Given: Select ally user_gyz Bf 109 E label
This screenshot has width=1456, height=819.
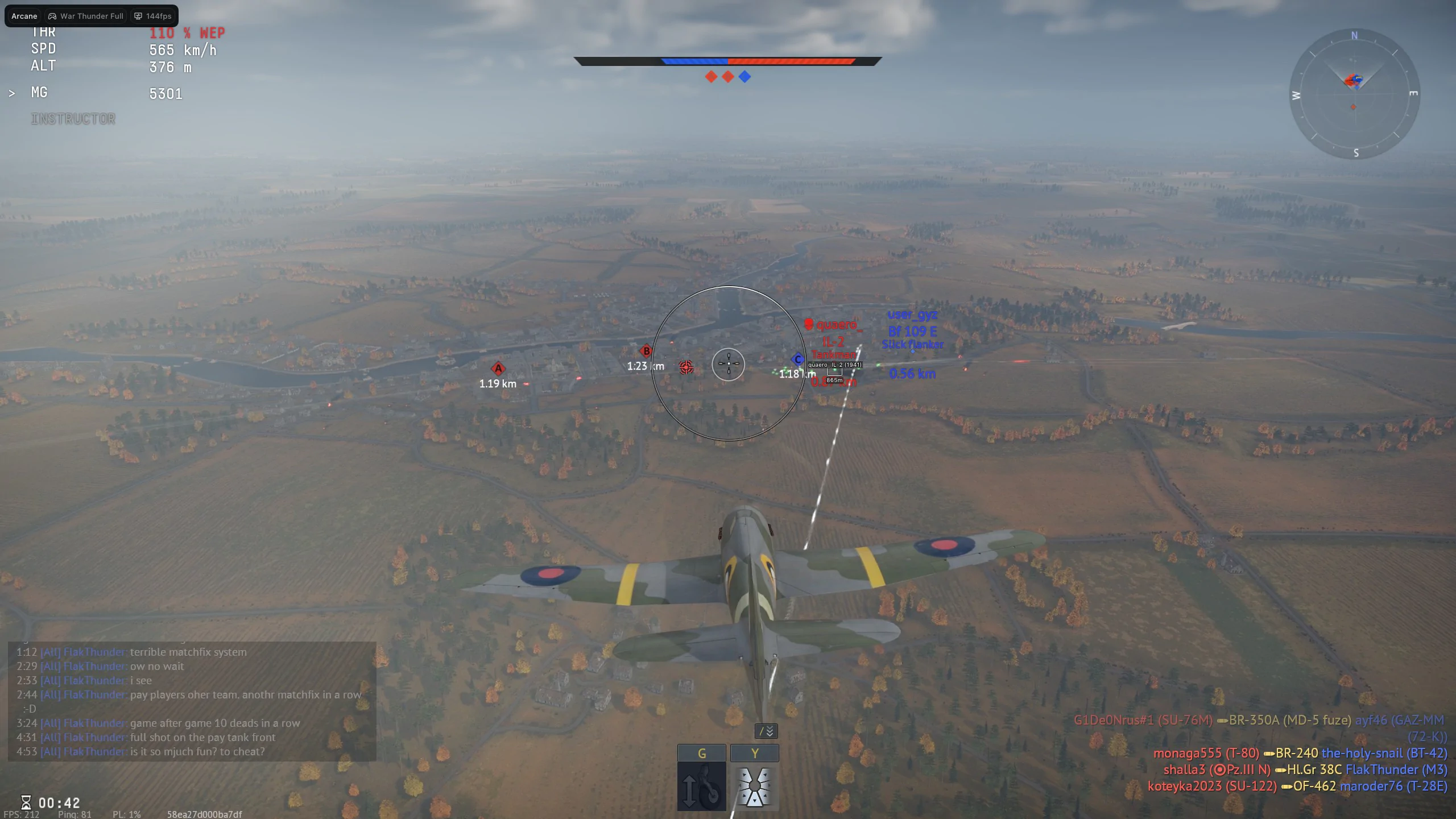Looking at the screenshot, I should 912,323.
